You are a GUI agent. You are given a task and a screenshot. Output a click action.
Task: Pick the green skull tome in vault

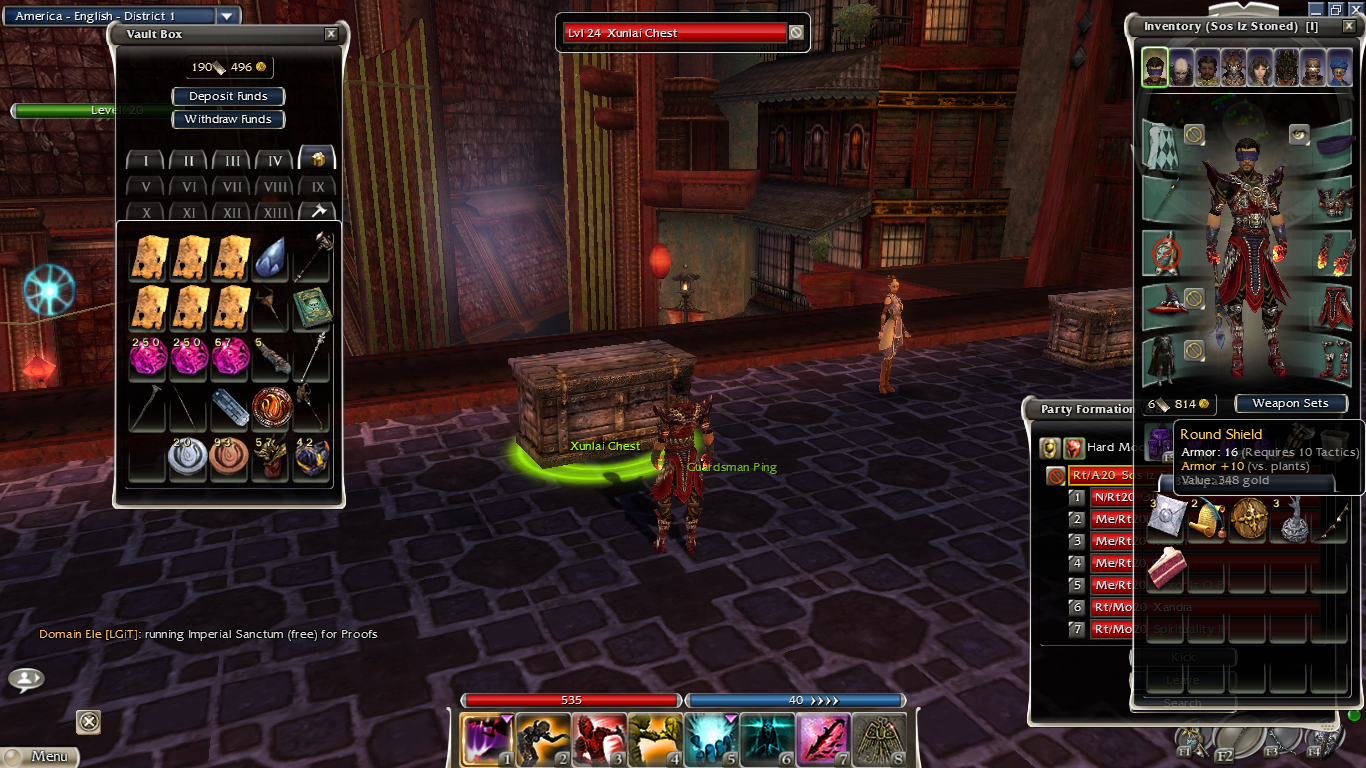point(311,309)
